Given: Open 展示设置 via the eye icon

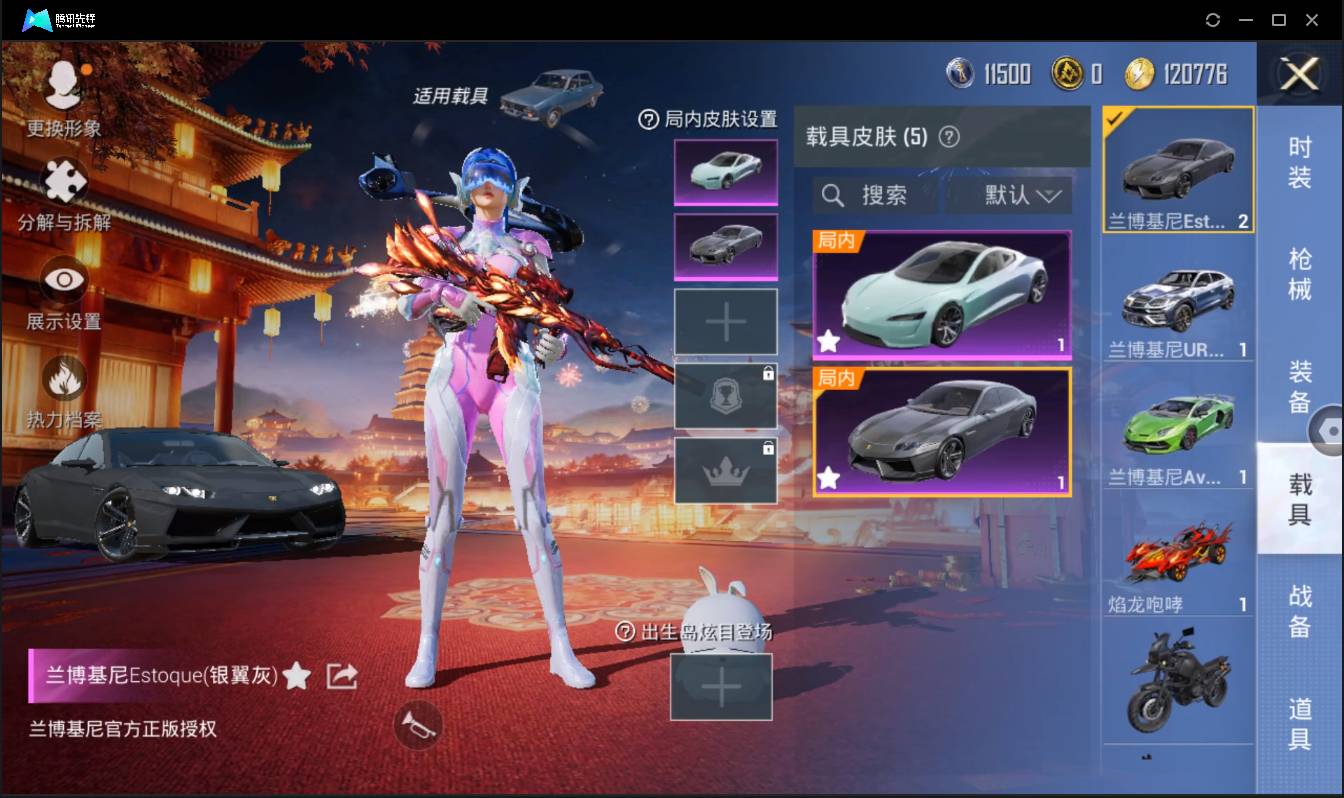Looking at the screenshot, I should pos(62,280).
